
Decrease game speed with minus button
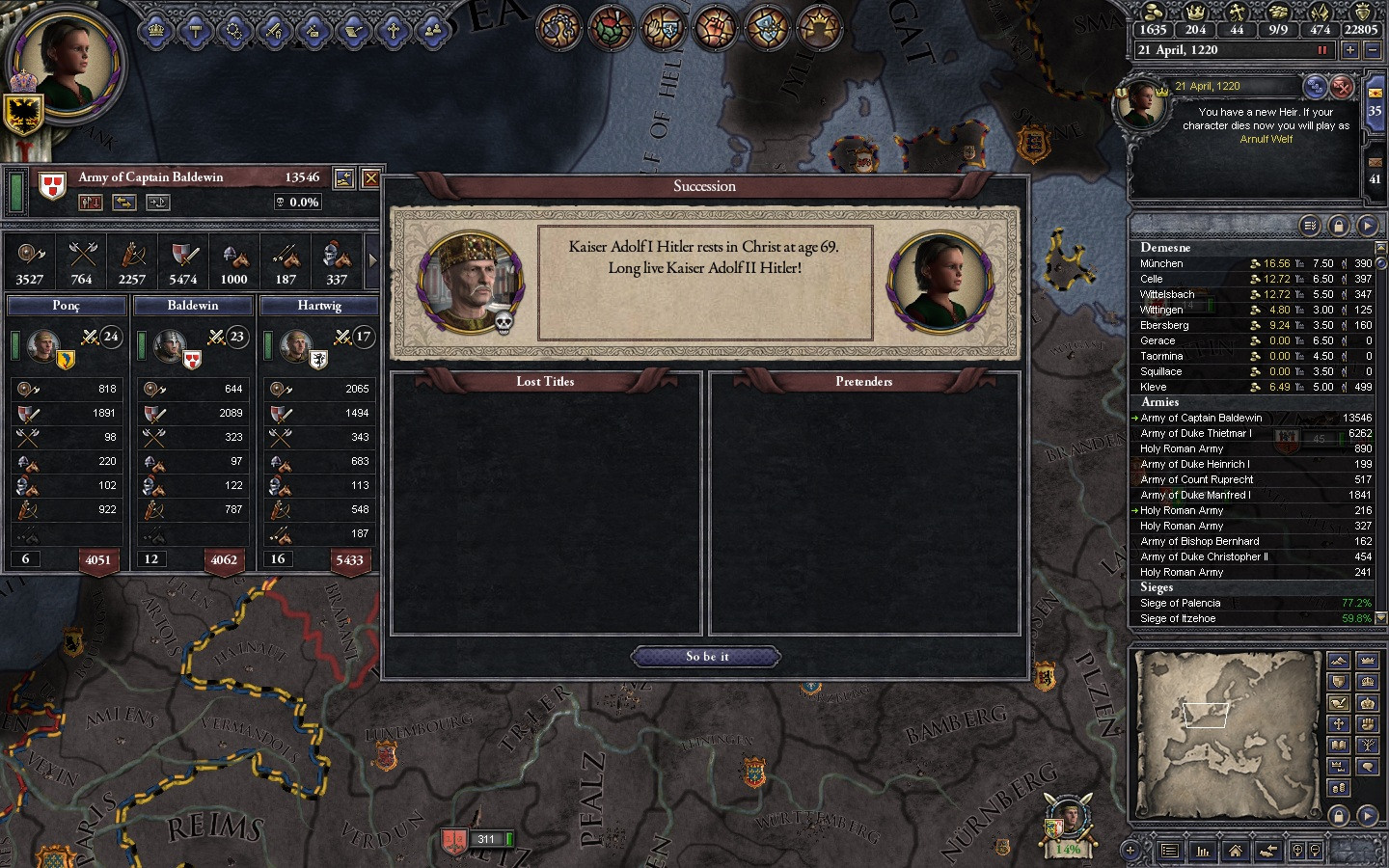coord(1372,50)
